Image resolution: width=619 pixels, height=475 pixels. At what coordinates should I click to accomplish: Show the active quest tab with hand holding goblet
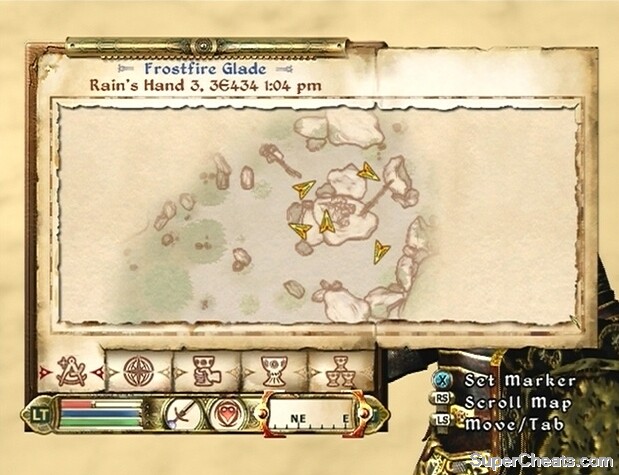[203, 372]
